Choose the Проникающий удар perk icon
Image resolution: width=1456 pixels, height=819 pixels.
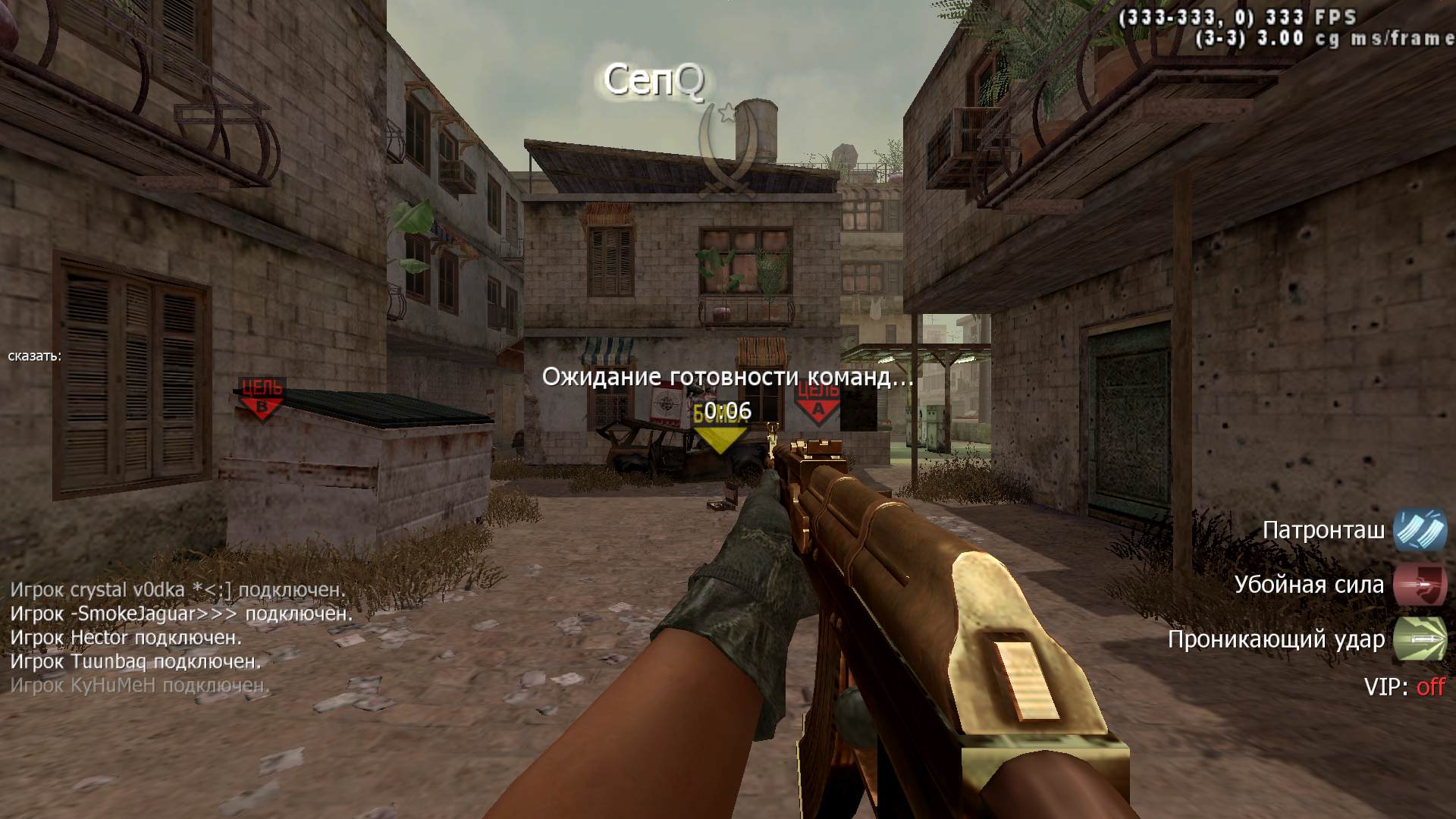tap(1420, 639)
